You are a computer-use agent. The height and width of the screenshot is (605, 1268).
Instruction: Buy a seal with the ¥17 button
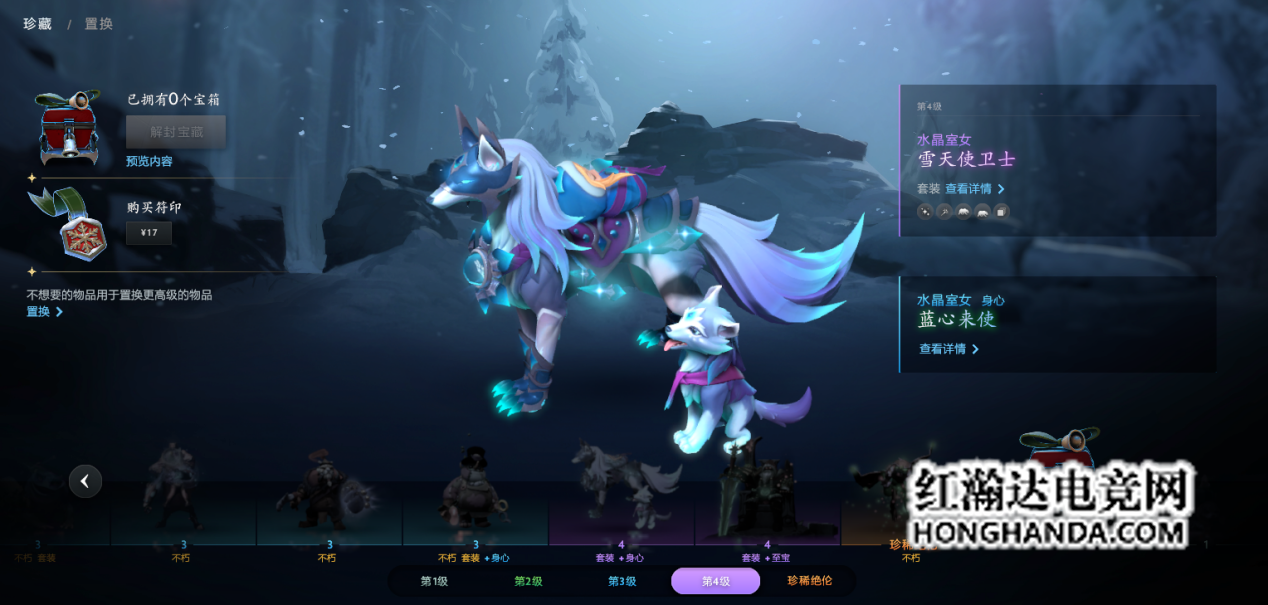[149, 234]
